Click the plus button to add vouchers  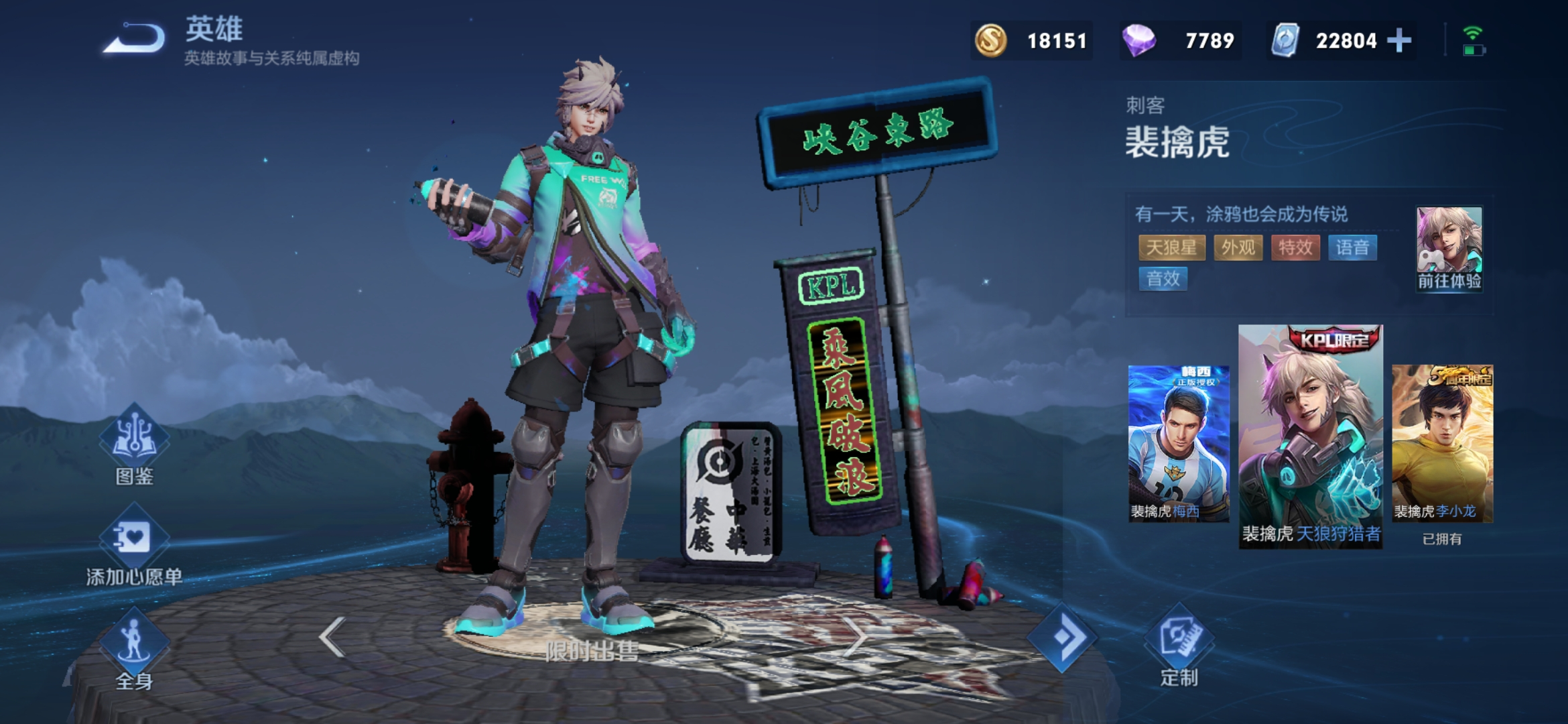(x=1399, y=41)
